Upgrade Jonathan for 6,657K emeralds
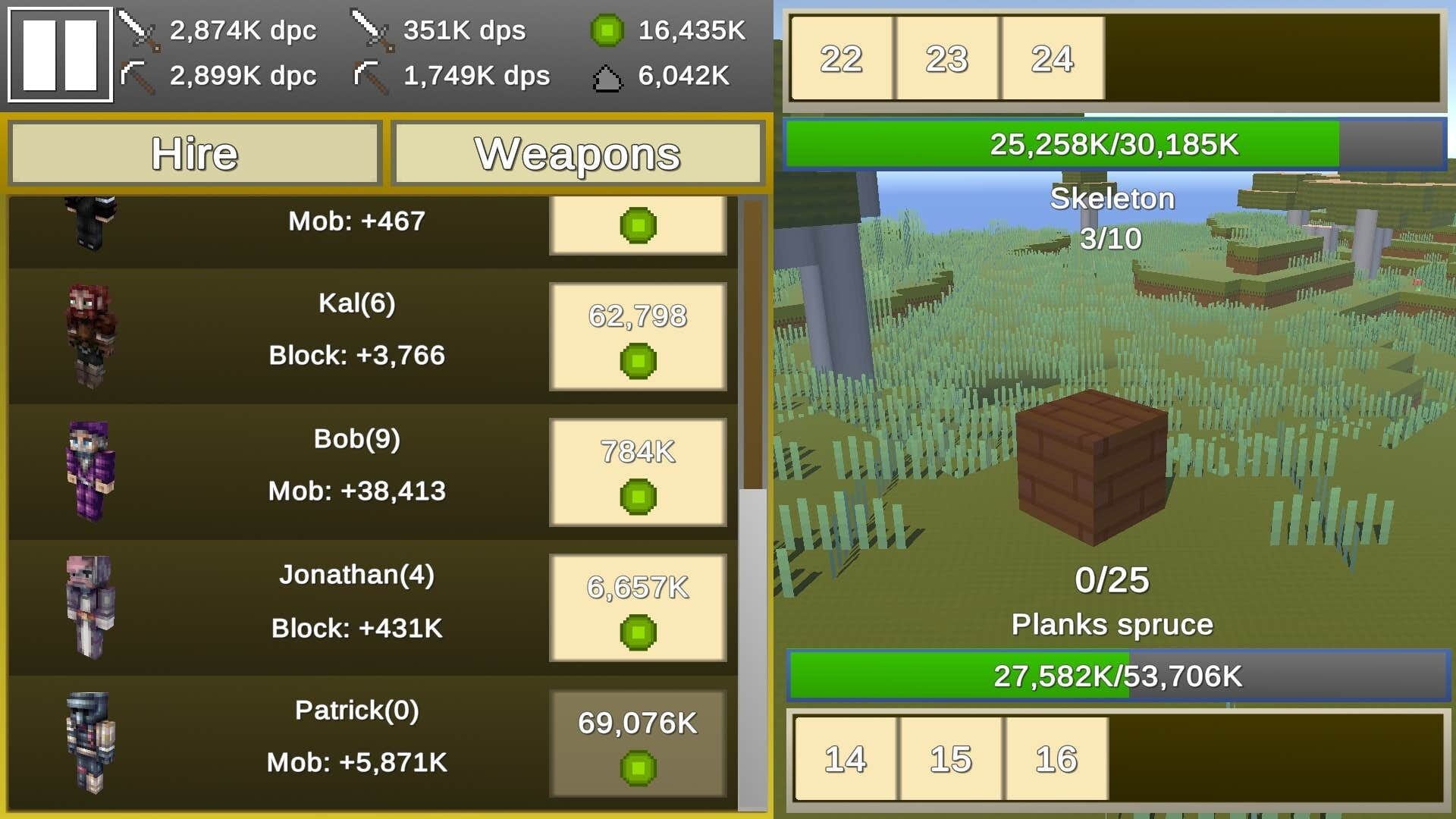 [638, 607]
